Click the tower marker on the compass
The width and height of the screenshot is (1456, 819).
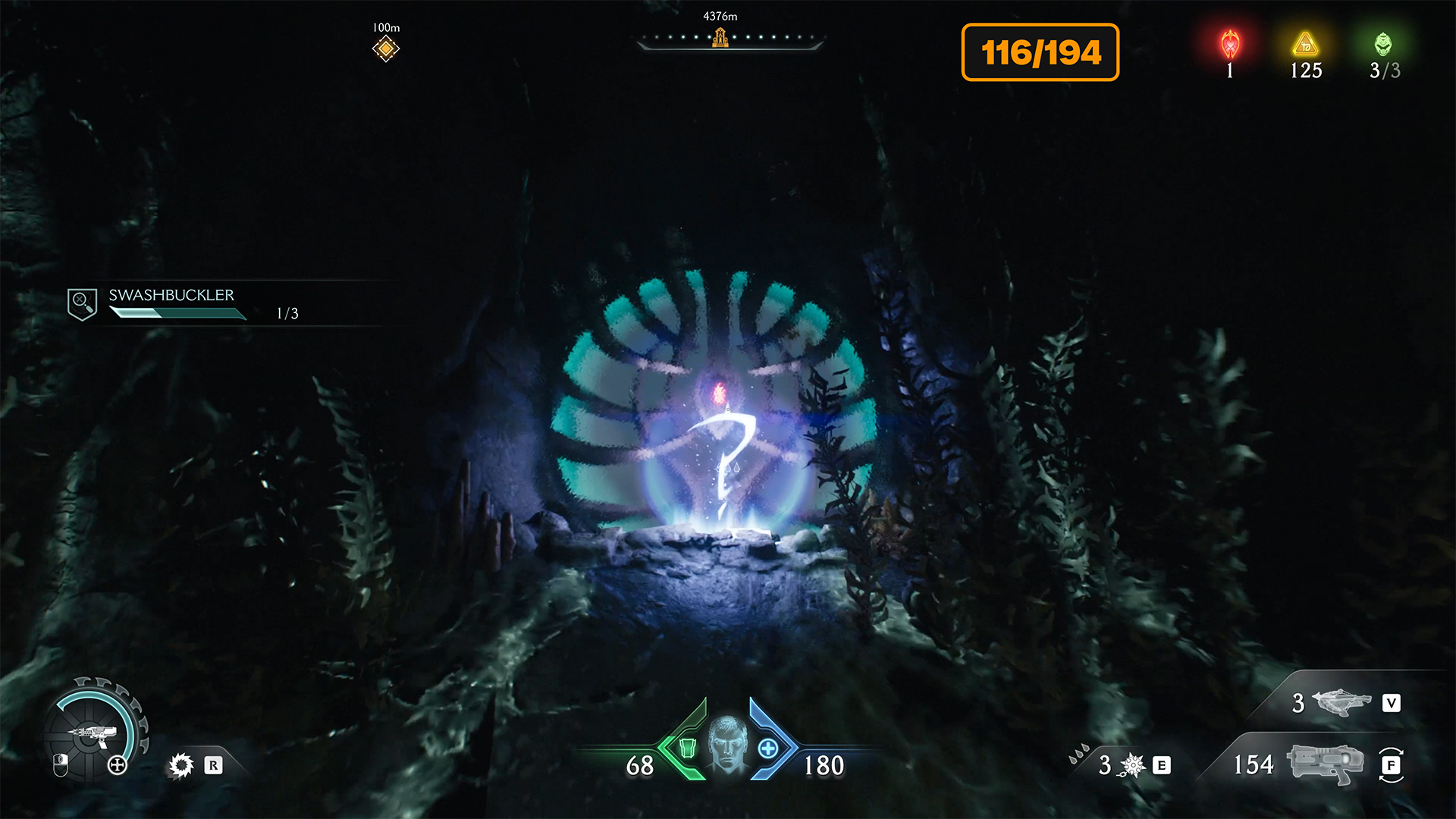pos(720,37)
